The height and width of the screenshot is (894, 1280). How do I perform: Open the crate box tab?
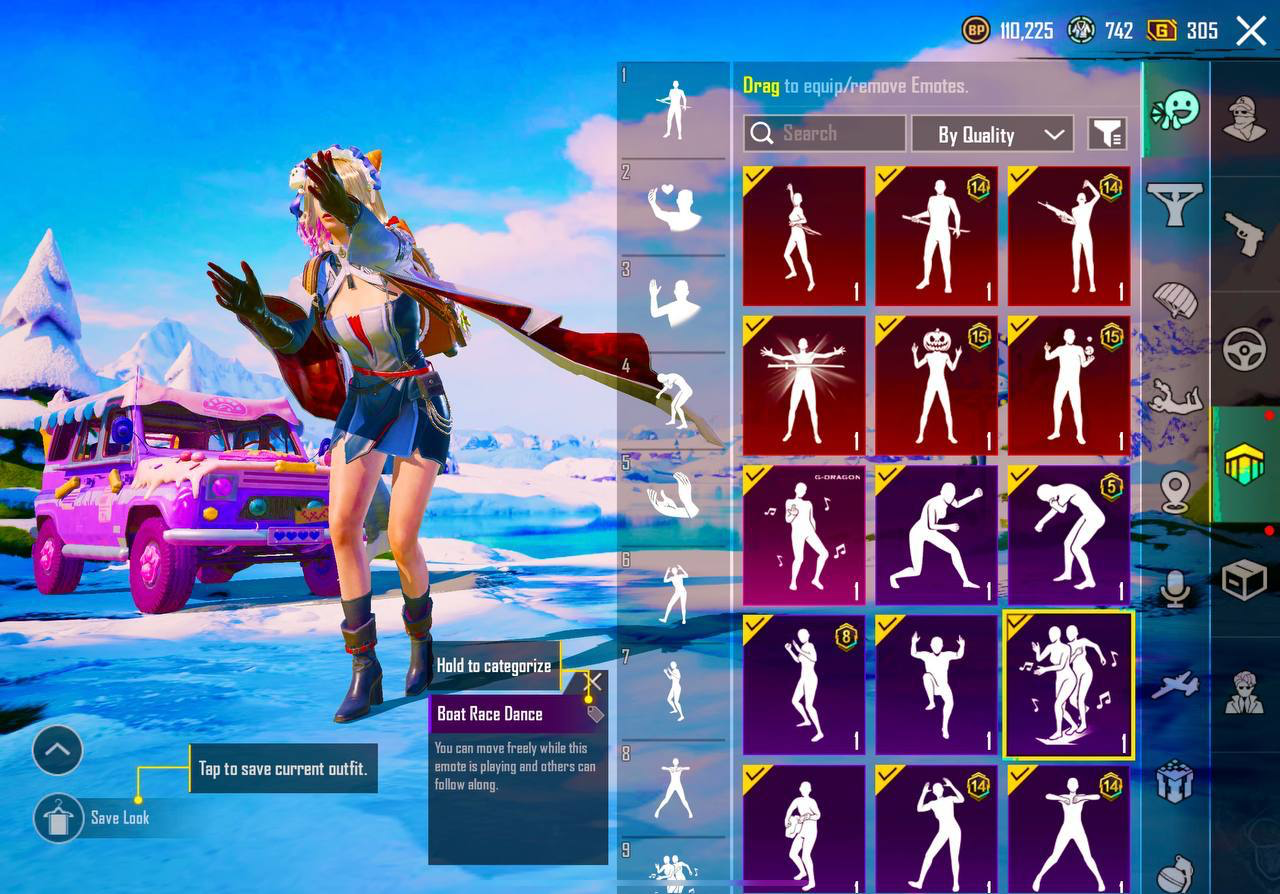1244,579
